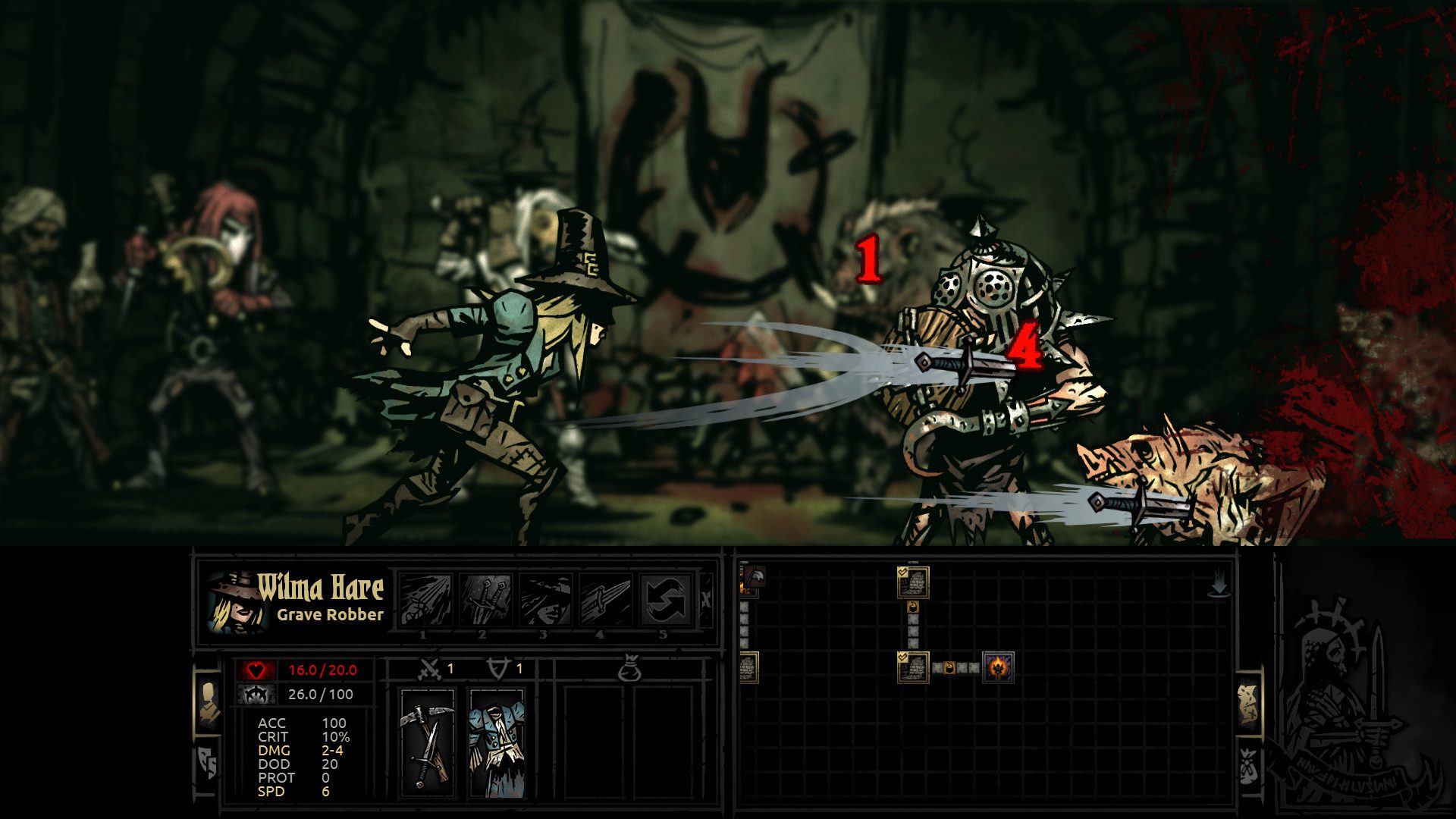1456x819 pixels.
Task: Click the checkmark on the upper explored room
Action: click(902, 573)
